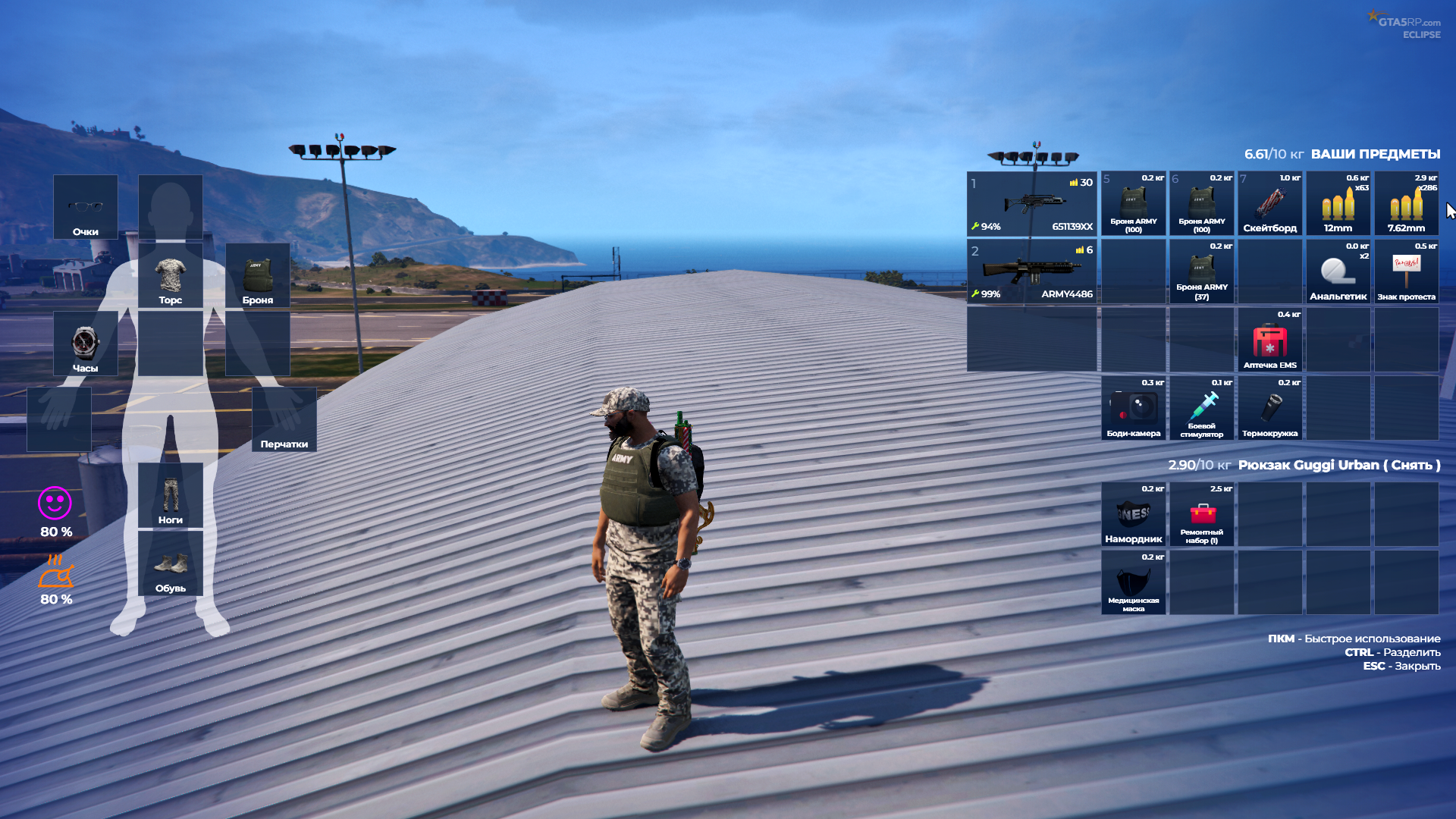Click the Скейтборд inventory item
Screen dimensions: 1456x819
[1269, 204]
